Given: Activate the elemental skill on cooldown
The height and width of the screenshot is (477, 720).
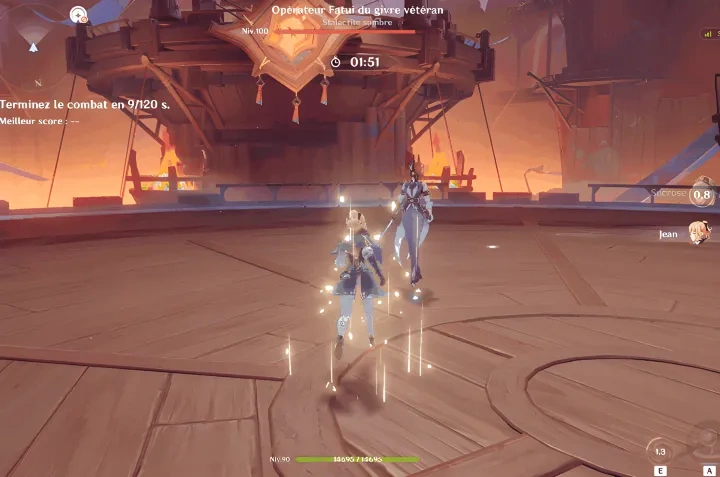Looking at the screenshot, I should tap(659, 450).
